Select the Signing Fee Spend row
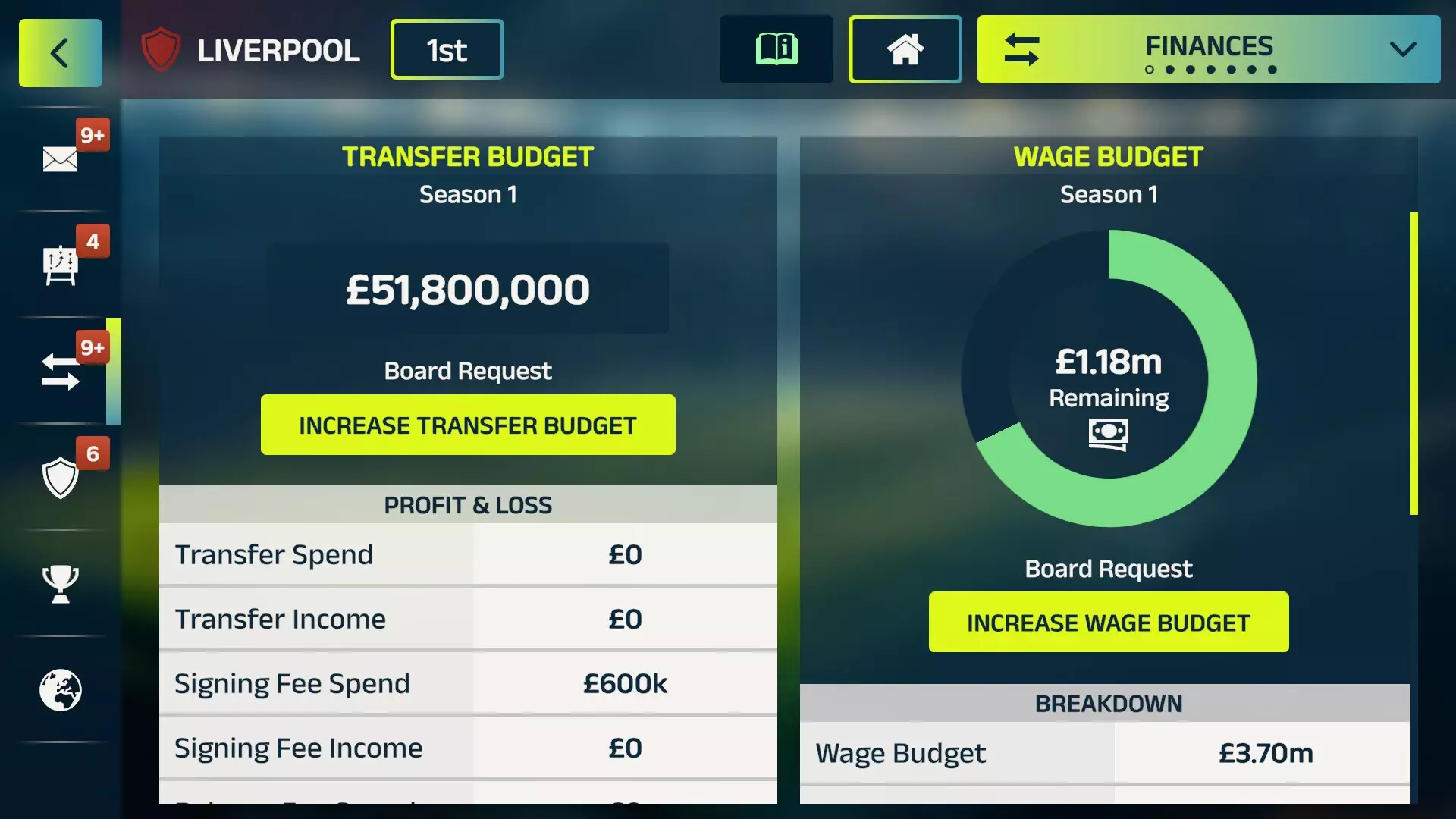The width and height of the screenshot is (1456, 819). coord(468,682)
